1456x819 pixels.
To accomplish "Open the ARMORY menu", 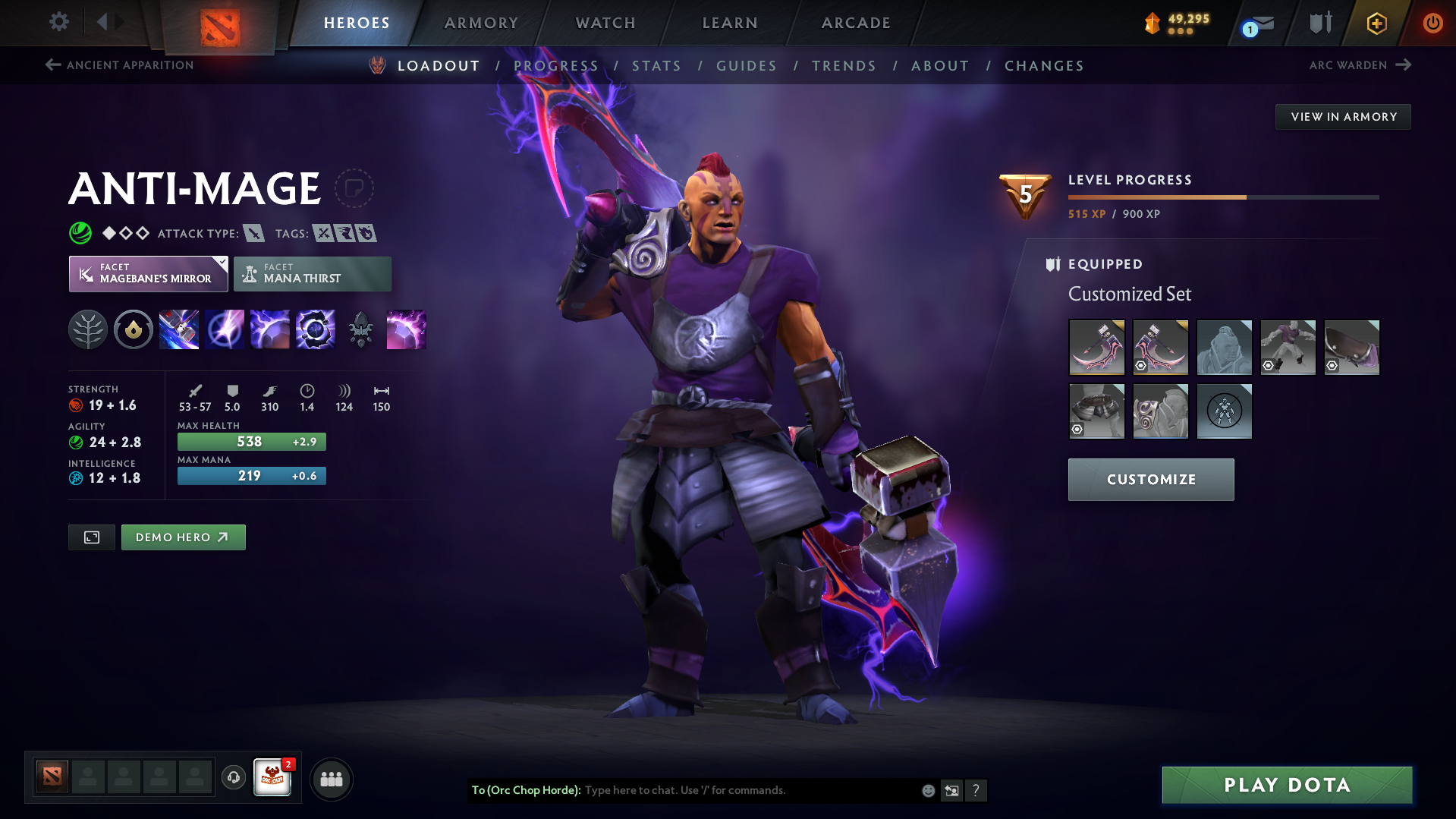I will [481, 23].
